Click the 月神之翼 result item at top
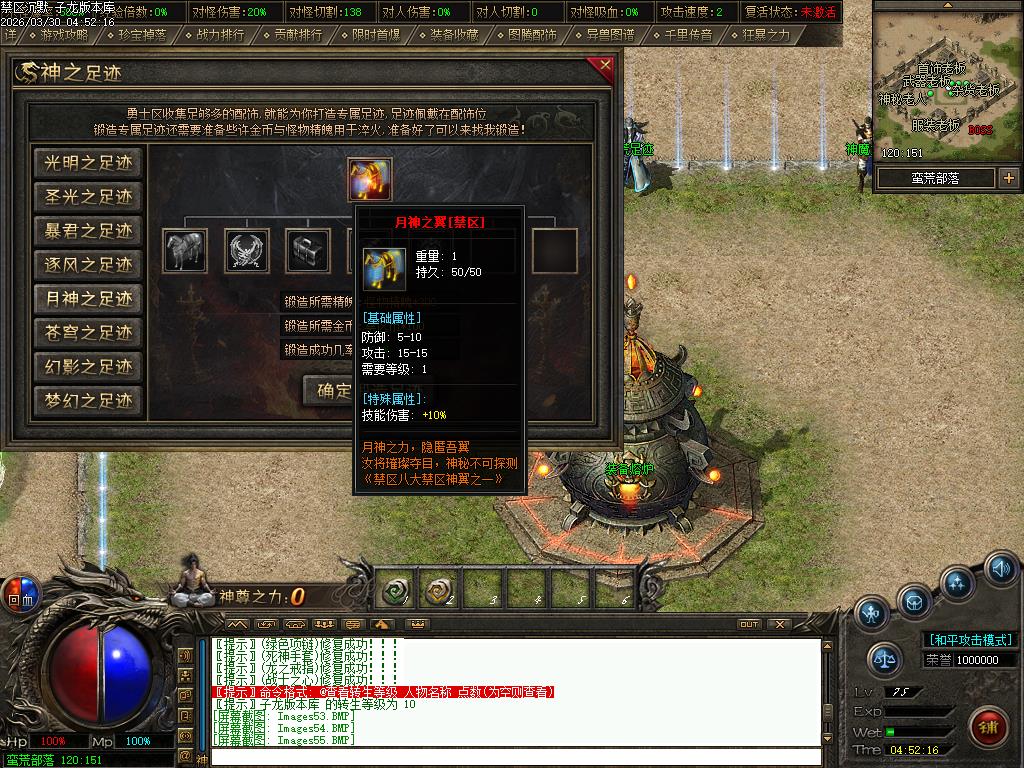Screen dimensions: 1024x768 (x=370, y=179)
